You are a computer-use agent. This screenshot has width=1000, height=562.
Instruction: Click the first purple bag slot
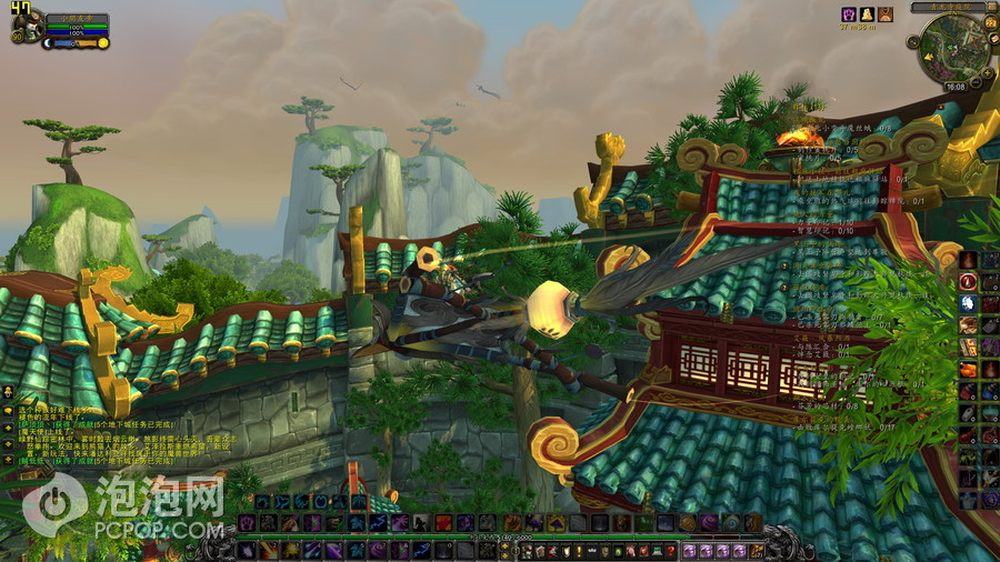tap(690, 550)
